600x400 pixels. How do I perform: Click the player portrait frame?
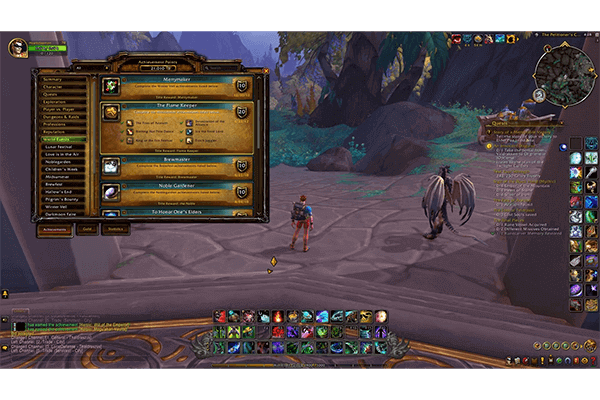(x=17, y=47)
